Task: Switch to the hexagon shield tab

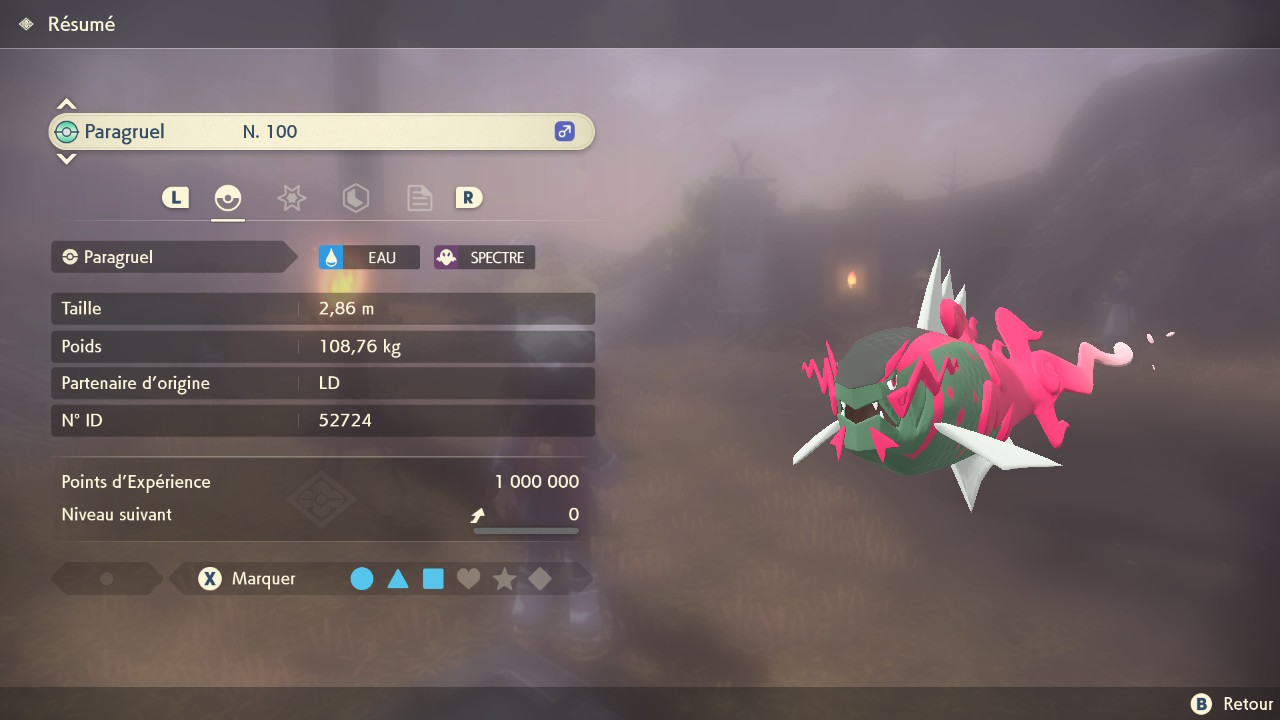Action: coord(355,198)
